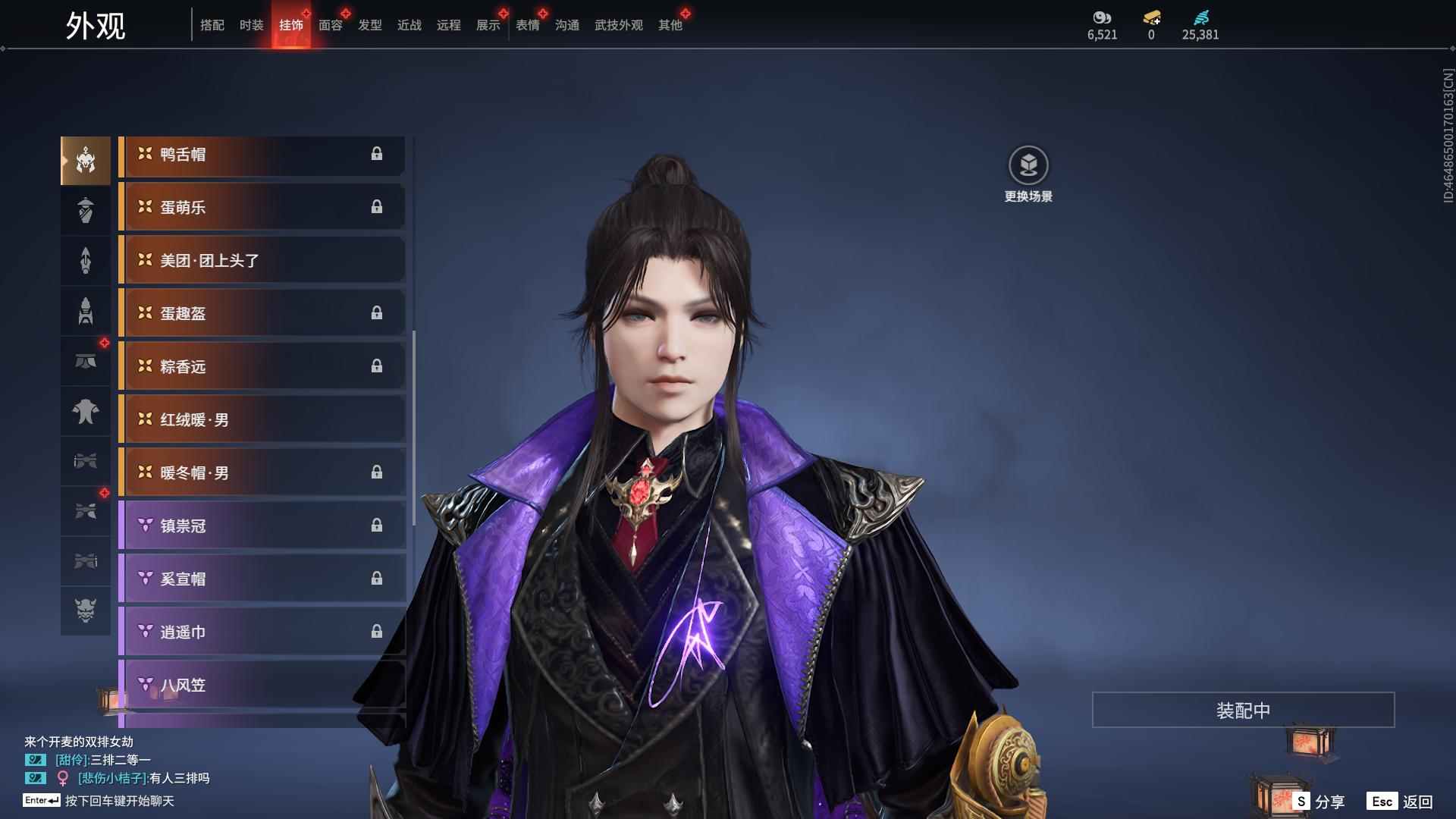Select the demon mask accessory category
The width and height of the screenshot is (1456, 819).
point(86,610)
